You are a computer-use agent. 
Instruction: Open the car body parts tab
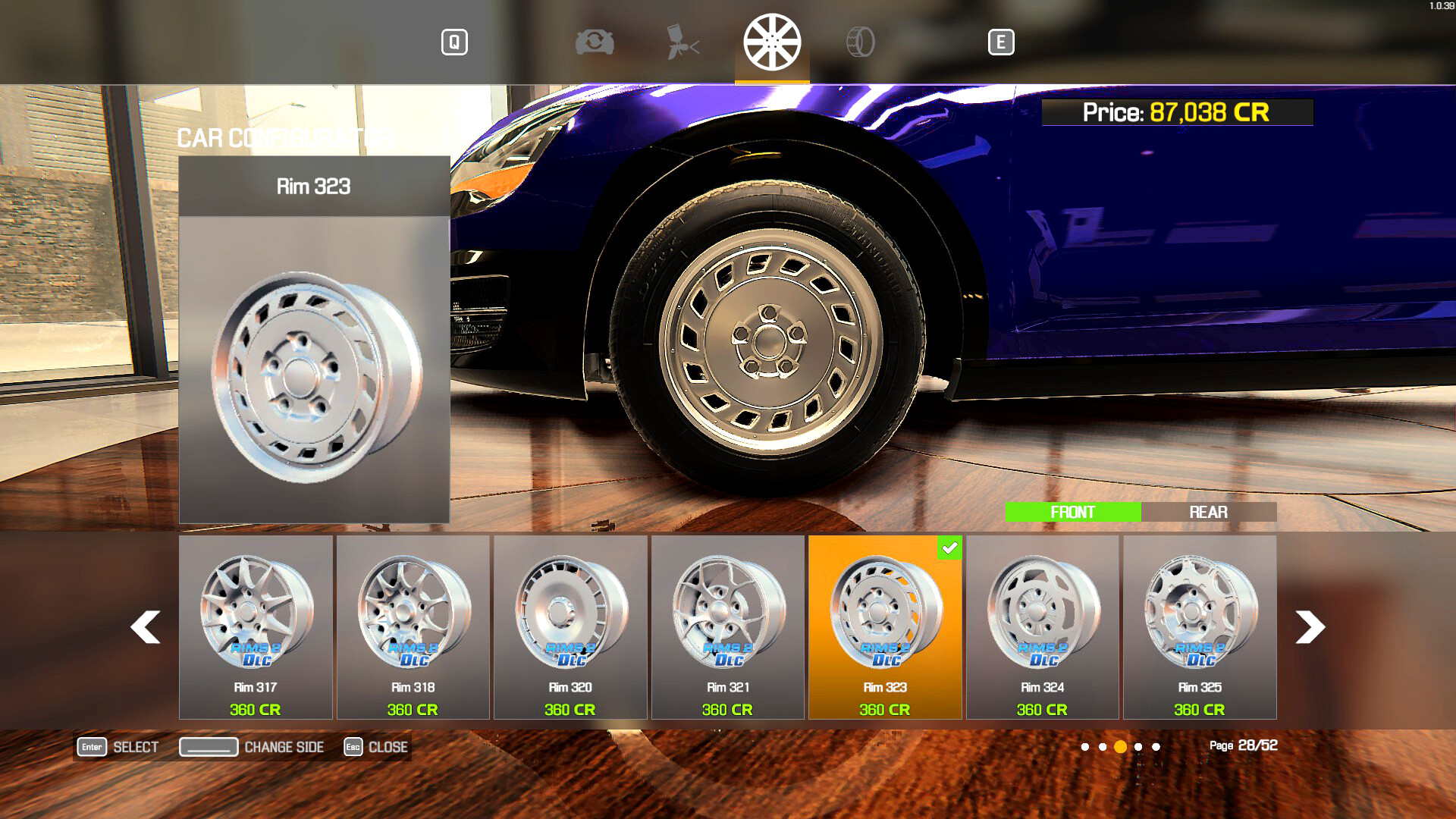[x=595, y=42]
